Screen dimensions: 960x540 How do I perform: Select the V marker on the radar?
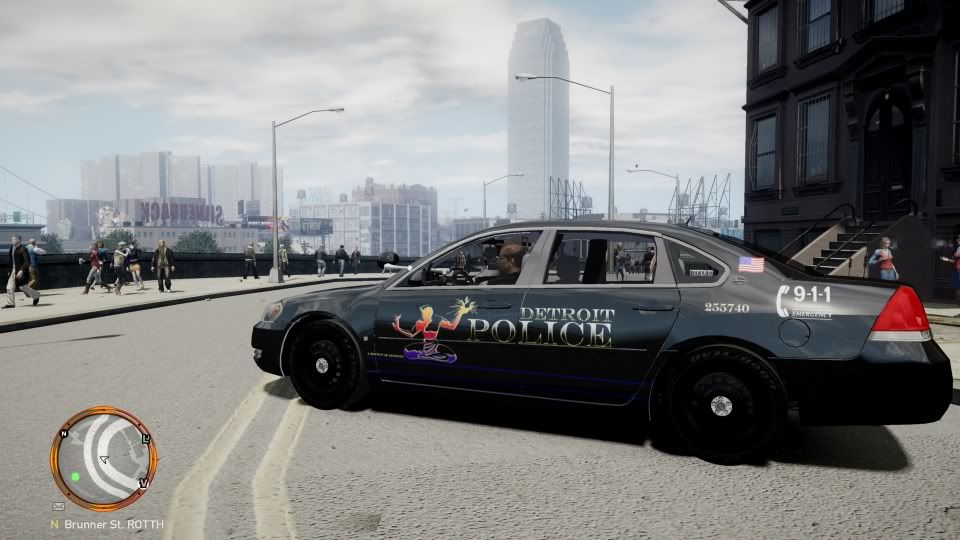pos(143,483)
